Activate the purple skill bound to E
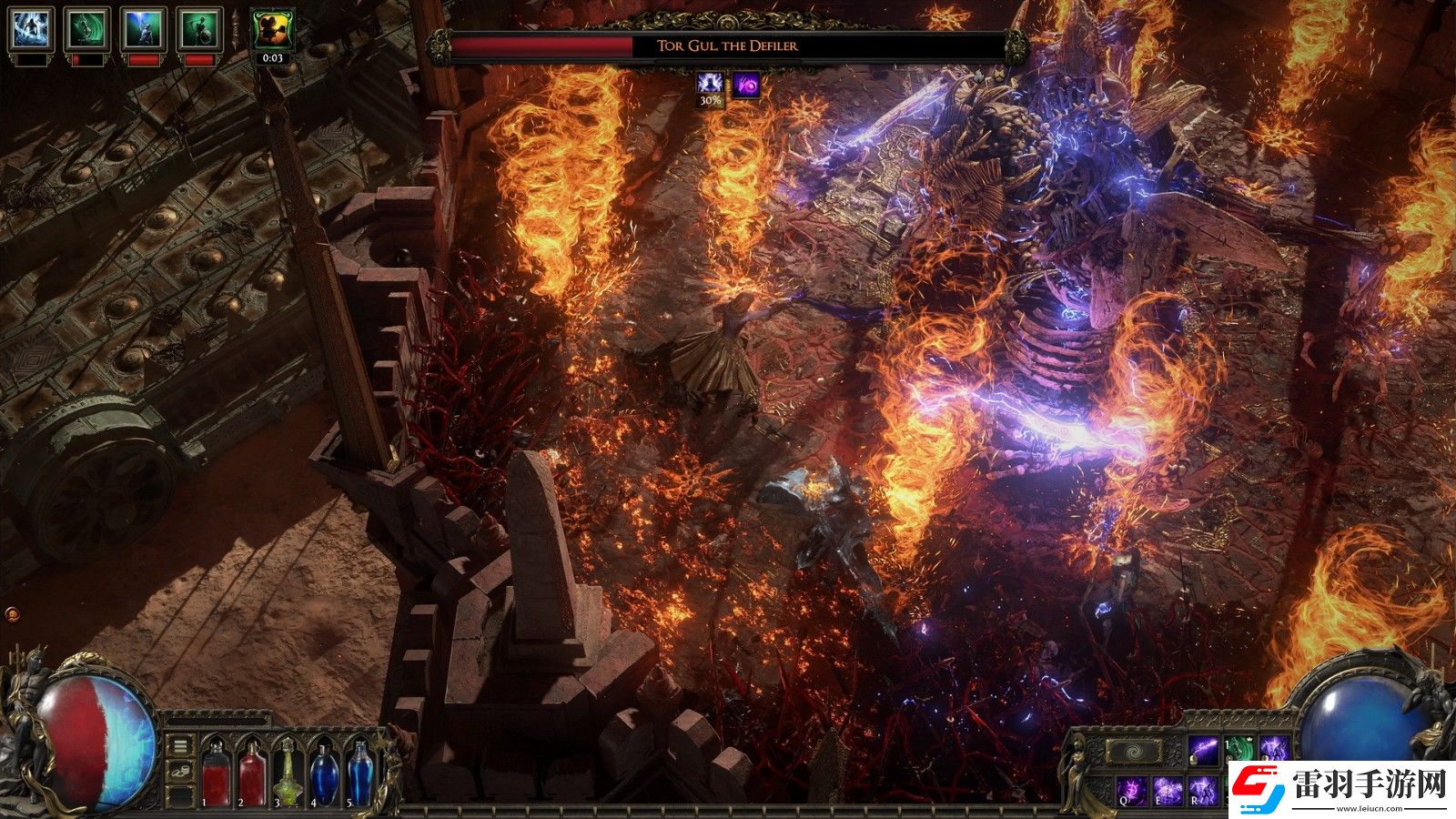The height and width of the screenshot is (819, 1456). 1168,790
